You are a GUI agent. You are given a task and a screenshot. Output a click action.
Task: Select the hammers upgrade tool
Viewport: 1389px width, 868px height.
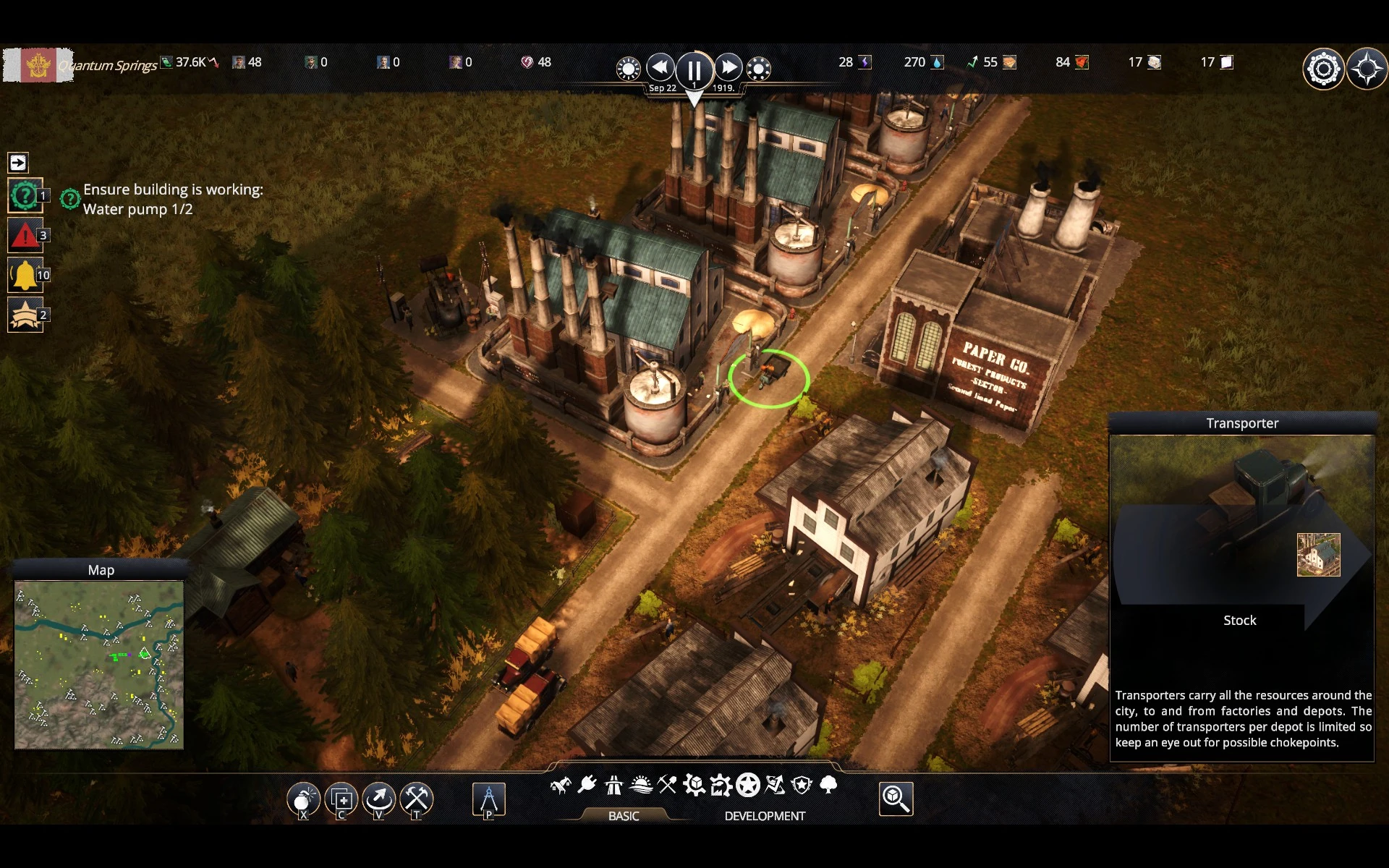[x=416, y=799]
